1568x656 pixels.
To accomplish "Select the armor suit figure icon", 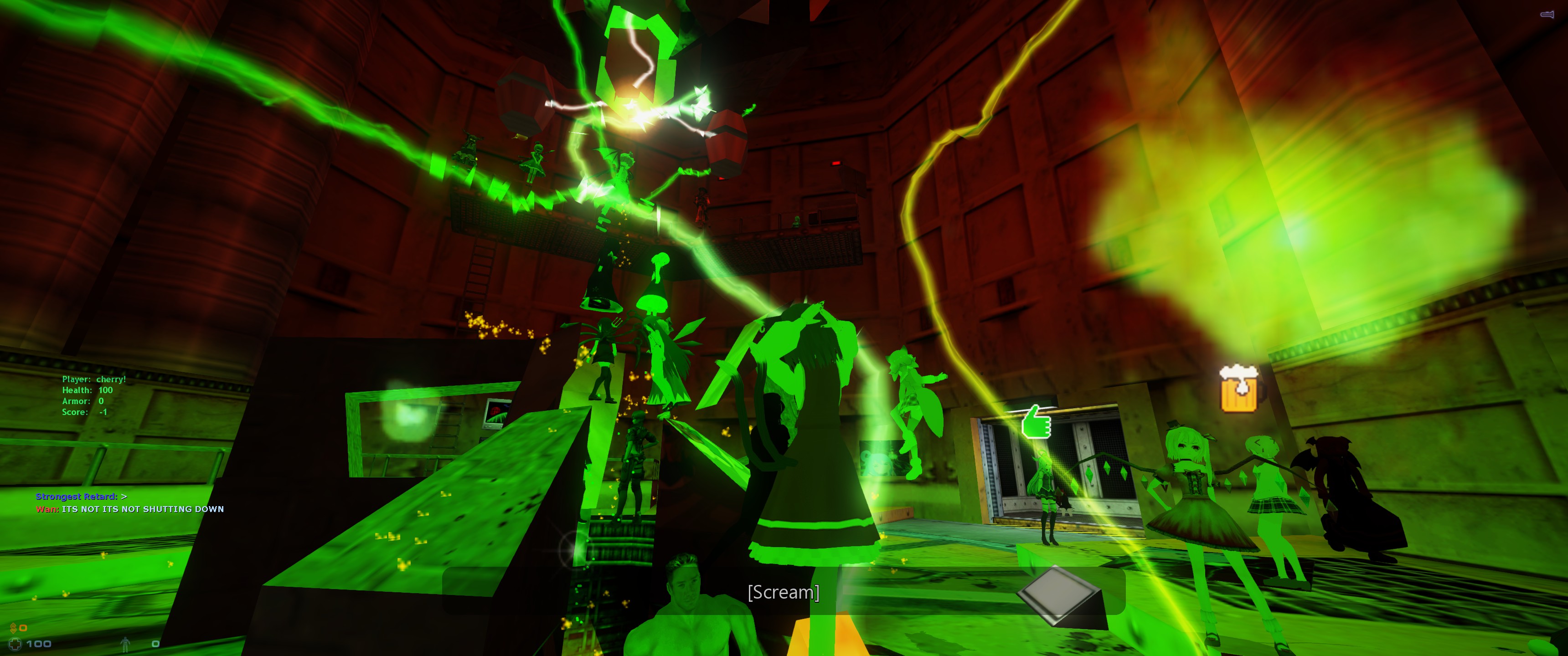I will pos(125,643).
